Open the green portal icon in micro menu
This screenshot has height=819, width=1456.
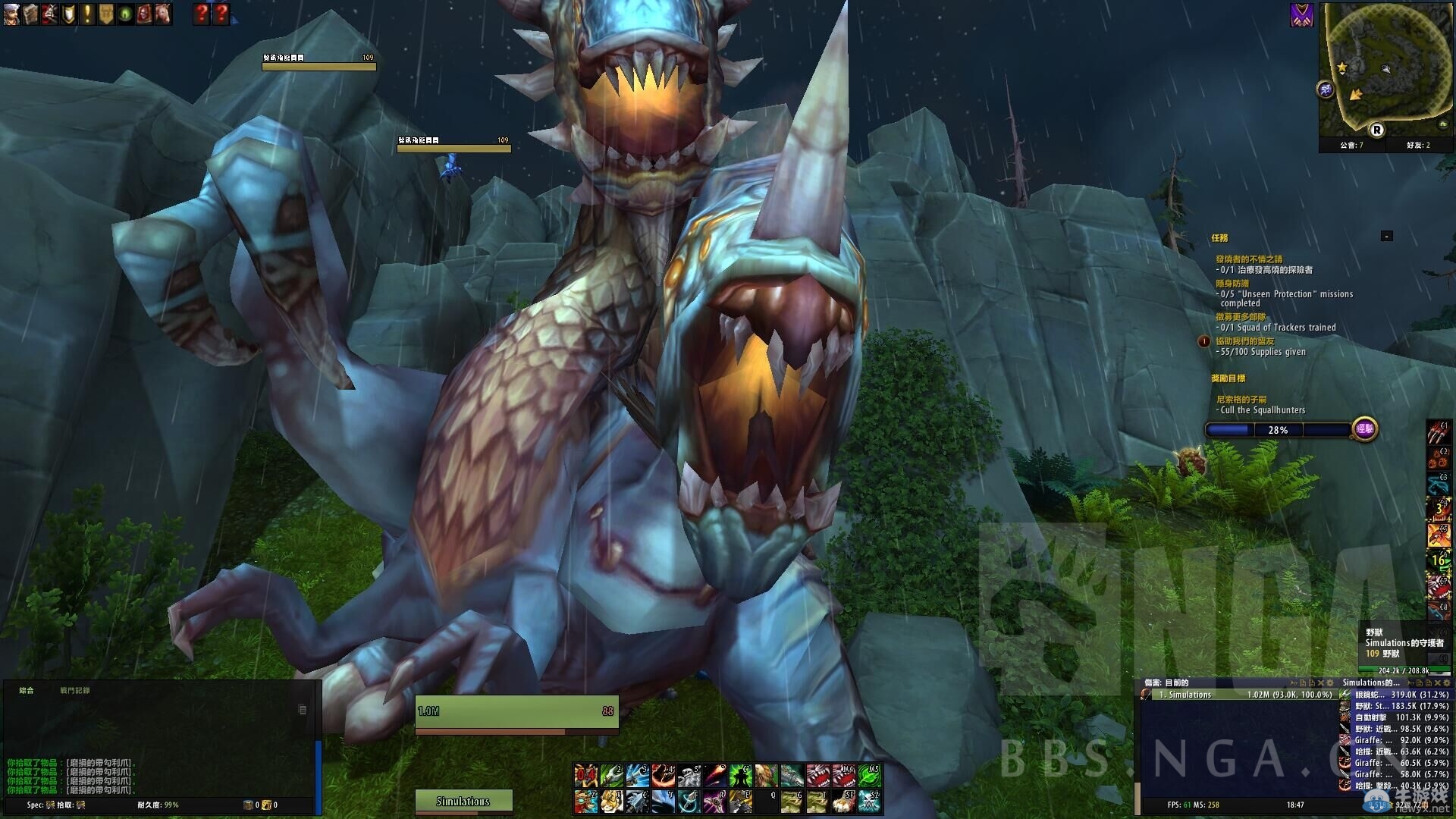(x=125, y=14)
